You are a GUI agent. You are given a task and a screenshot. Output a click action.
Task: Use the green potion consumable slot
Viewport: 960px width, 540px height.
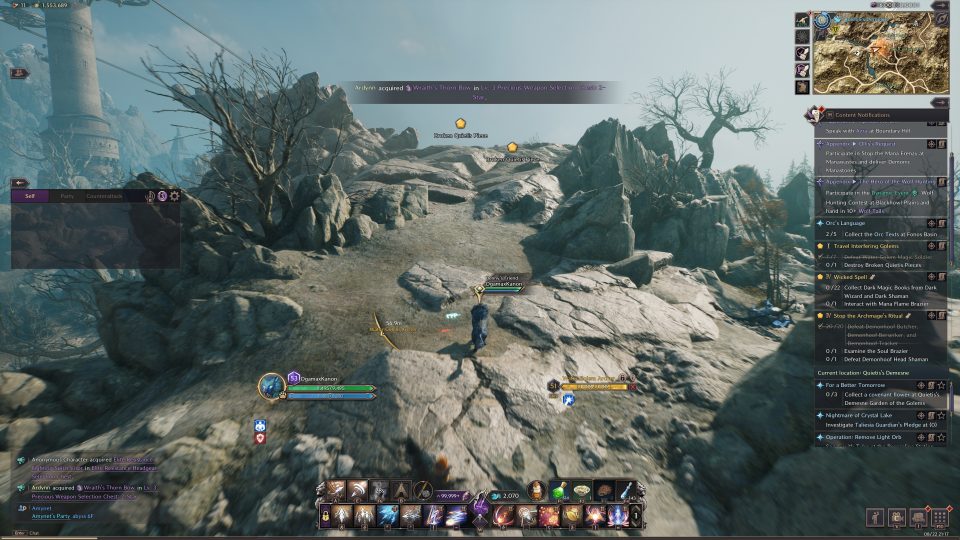tap(558, 490)
